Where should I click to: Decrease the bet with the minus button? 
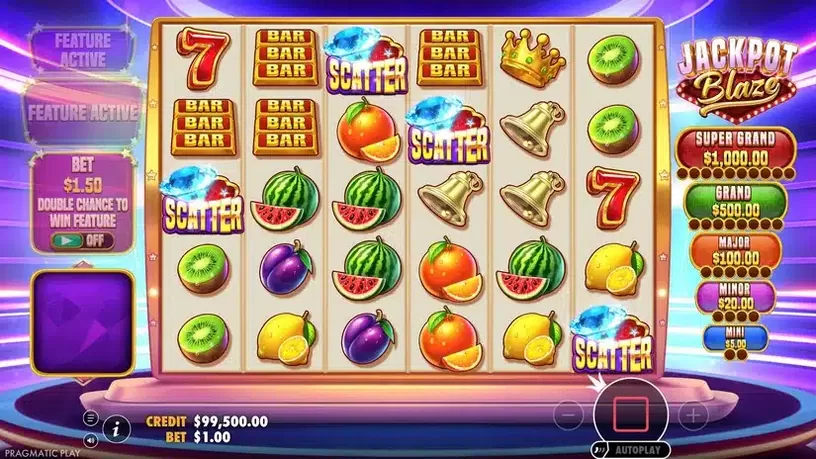(x=568, y=412)
